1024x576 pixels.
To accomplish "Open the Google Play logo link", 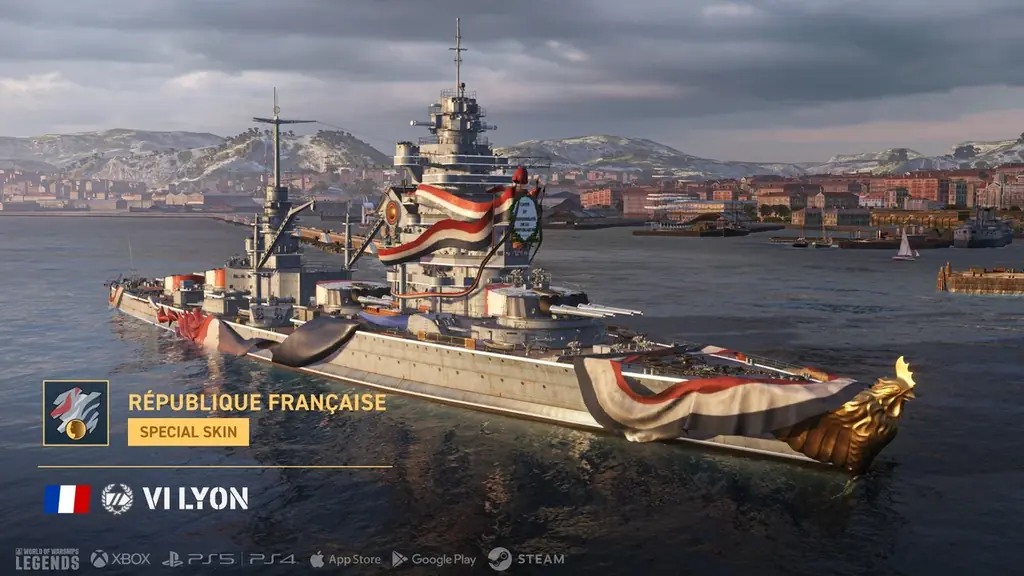I will click(x=434, y=559).
